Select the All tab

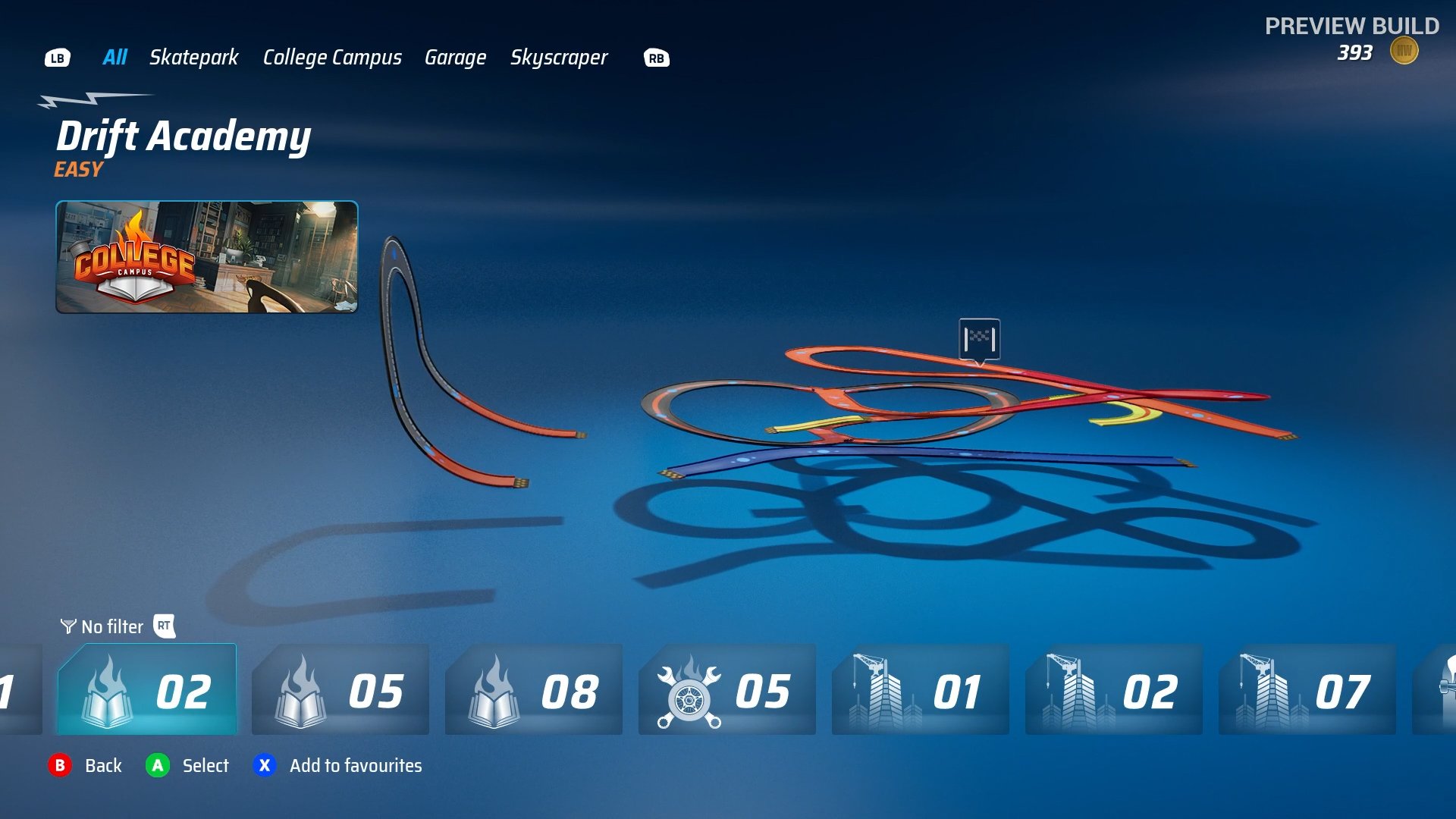point(115,58)
